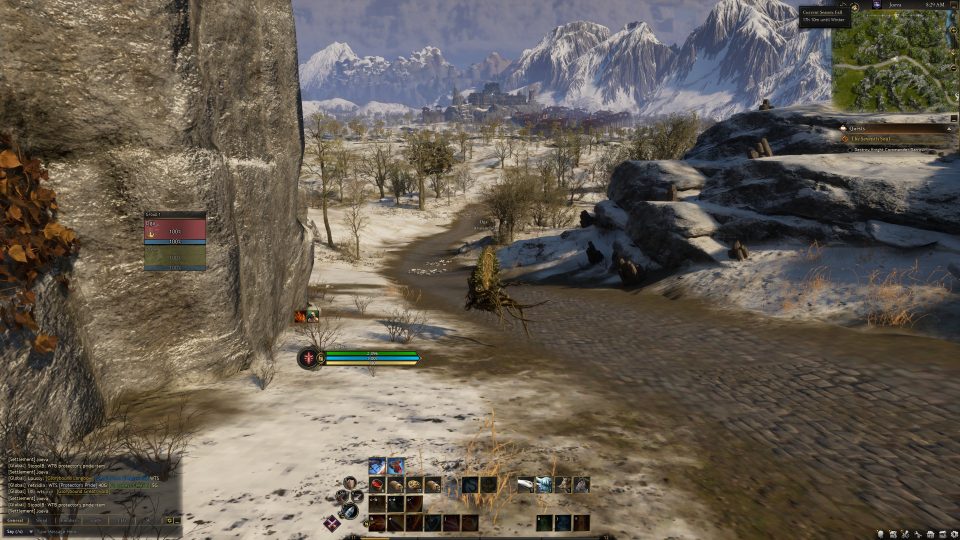The width and height of the screenshot is (960, 540).
Task: Minimize the minimap with the top-right button
Action: click(952, 5)
